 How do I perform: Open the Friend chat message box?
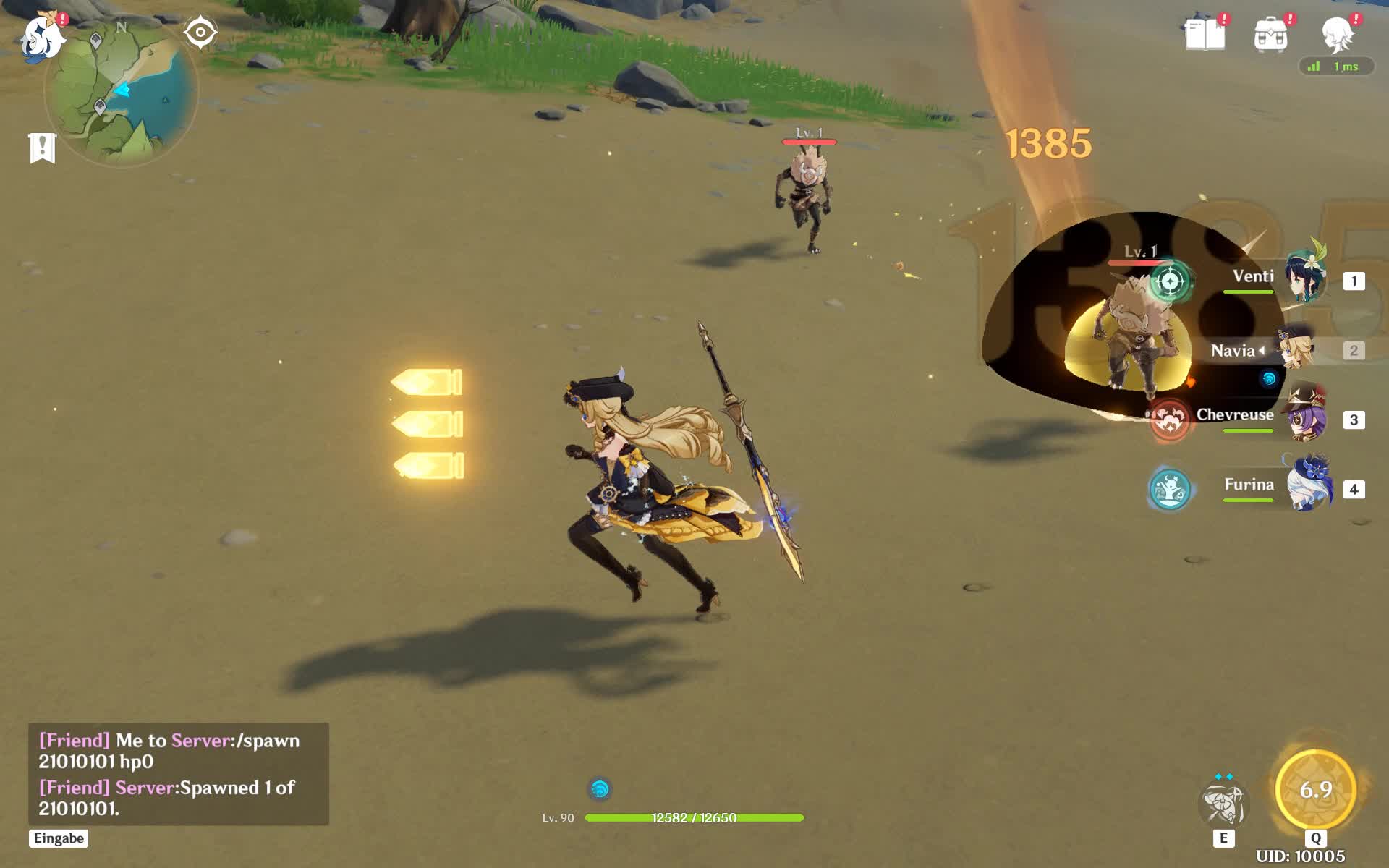point(178,773)
